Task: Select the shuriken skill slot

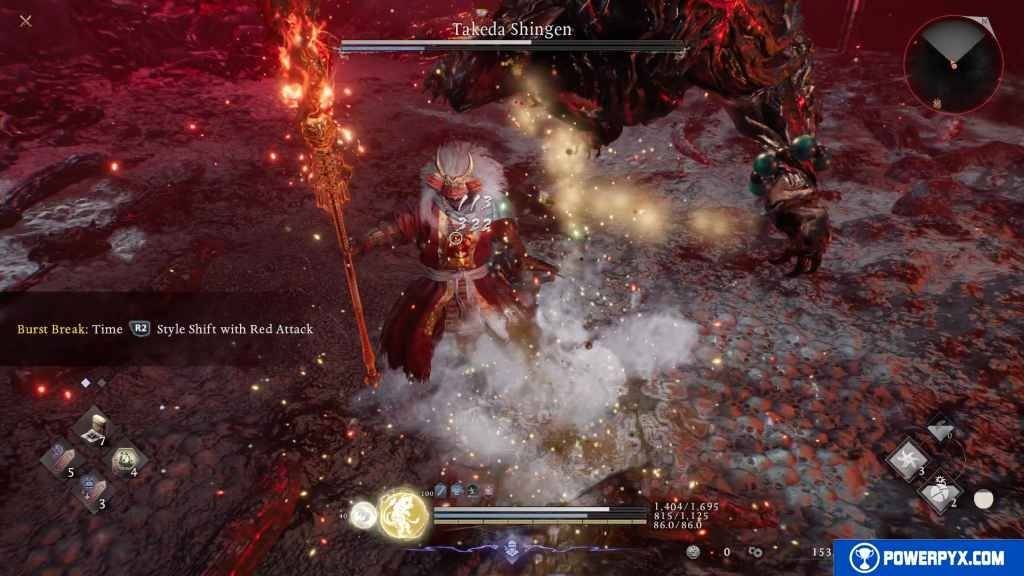Action: pyautogui.click(x=906, y=459)
